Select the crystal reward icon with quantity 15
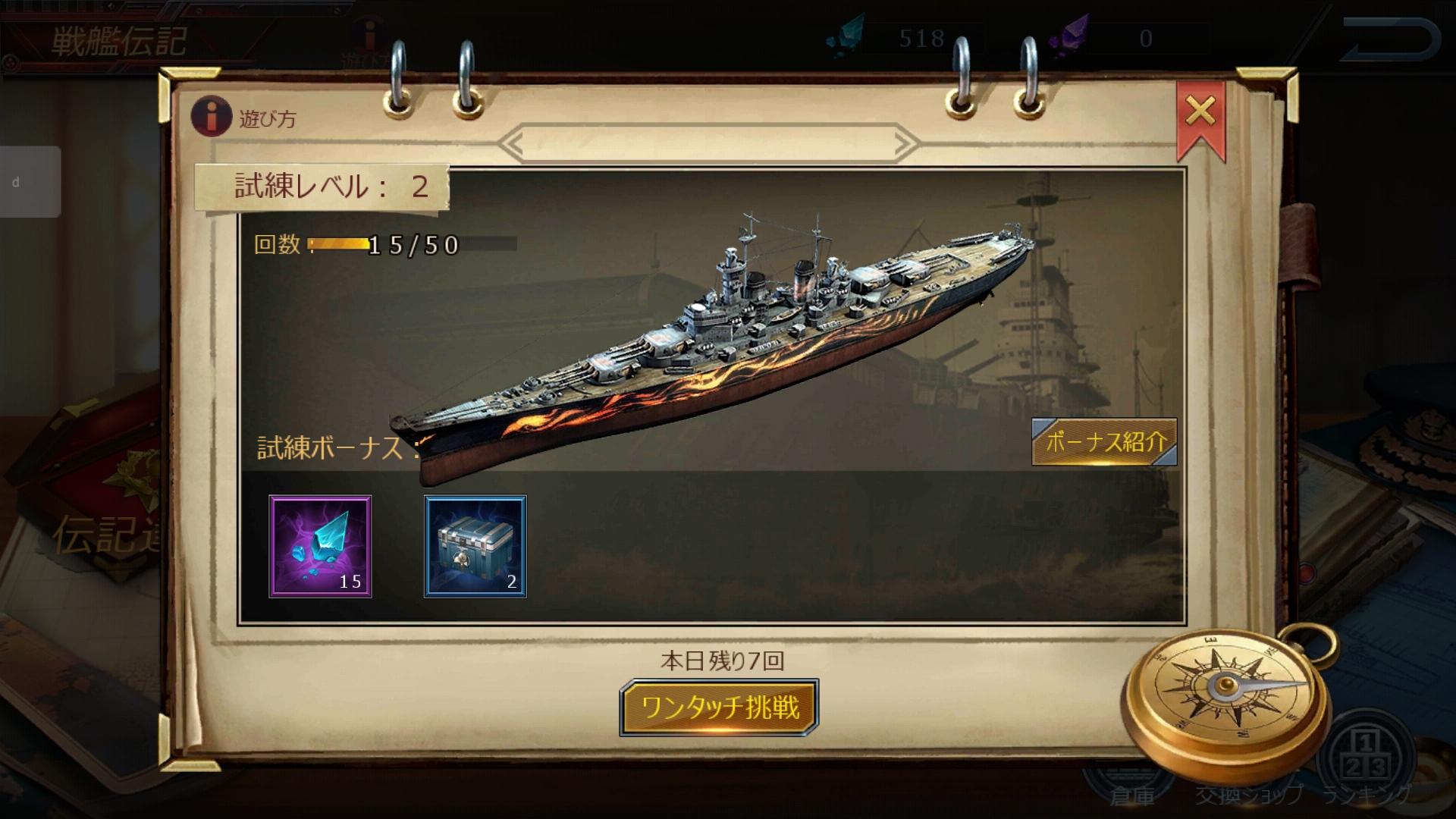This screenshot has width=1456, height=819. (322, 544)
